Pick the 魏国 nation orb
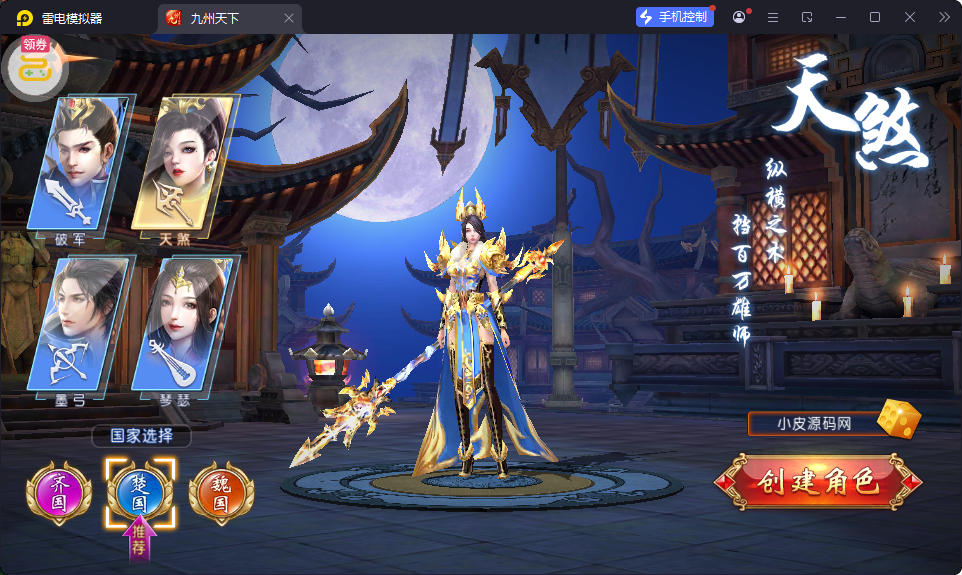 pos(221,493)
